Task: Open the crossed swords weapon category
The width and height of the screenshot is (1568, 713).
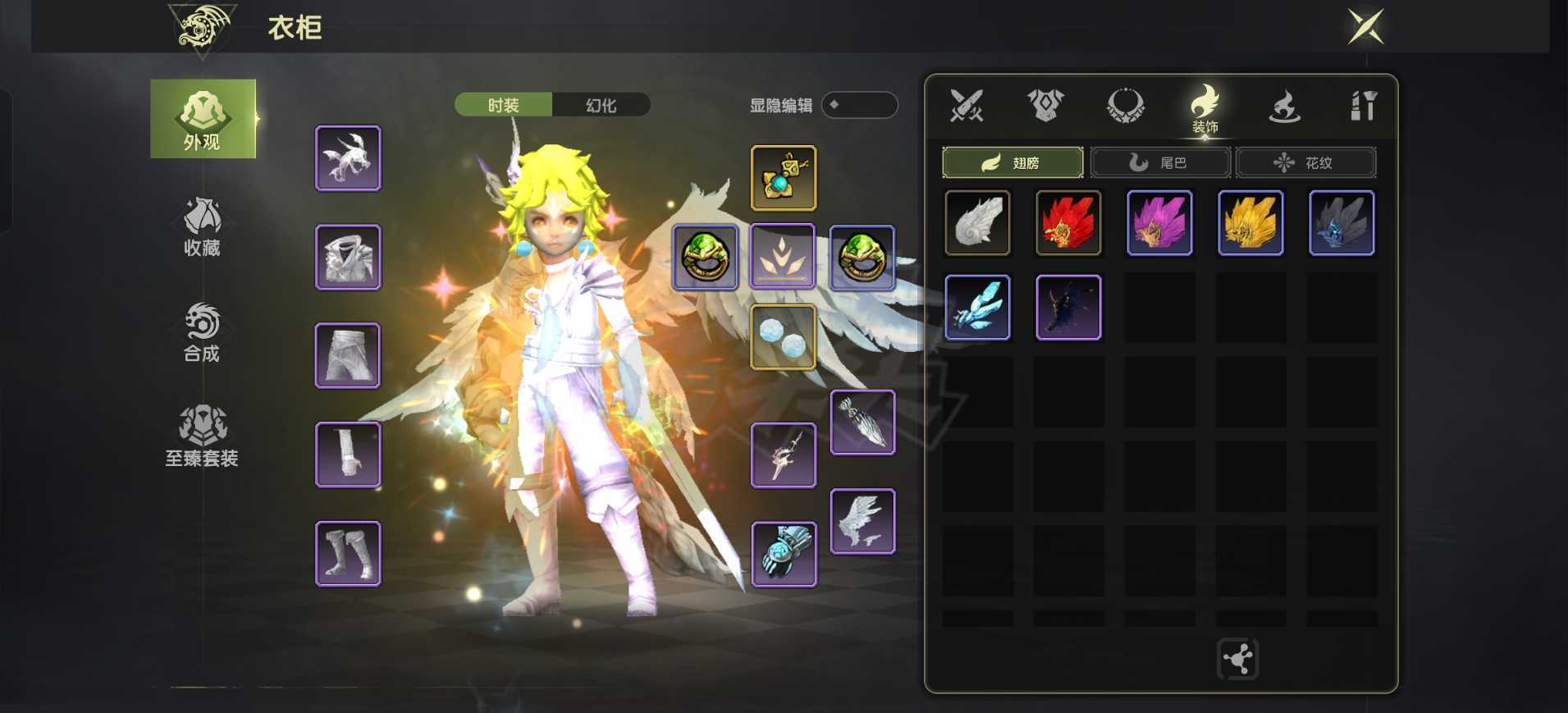Action: [x=966, y=106]
